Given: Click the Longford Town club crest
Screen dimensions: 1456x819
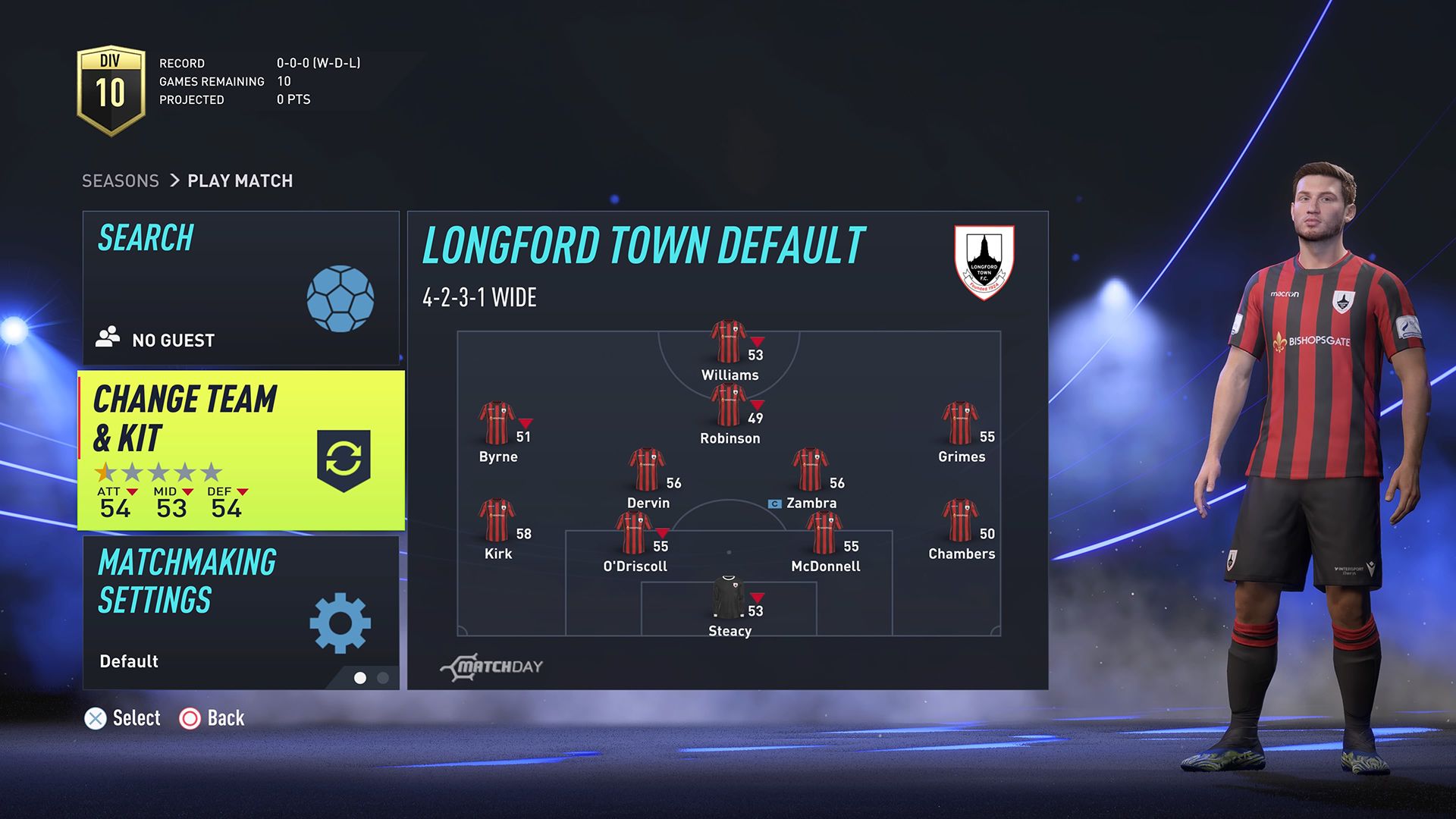Looking at the screenshot, I should pos(985,261).
